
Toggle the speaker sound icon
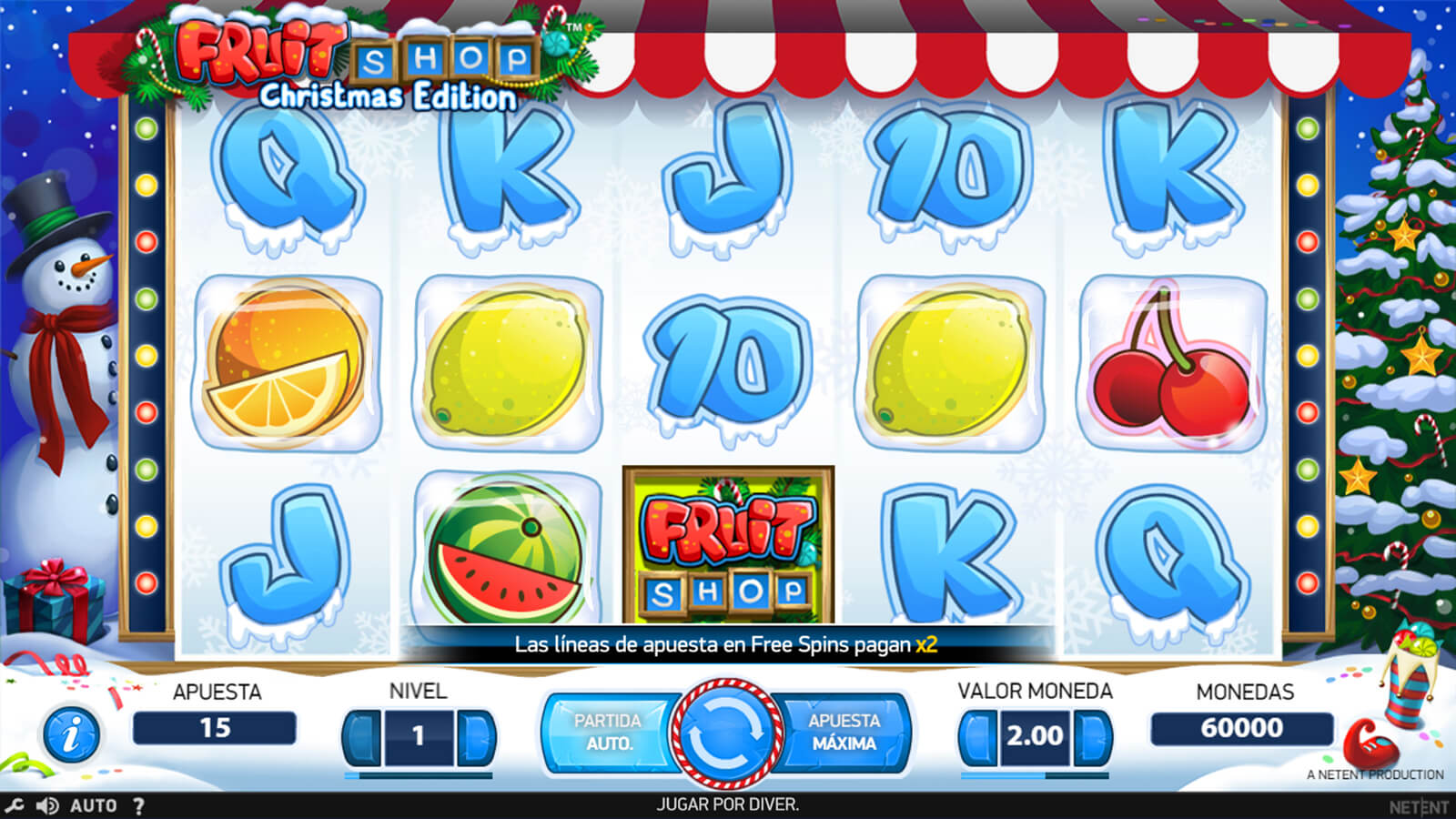[x=47, y=805]
